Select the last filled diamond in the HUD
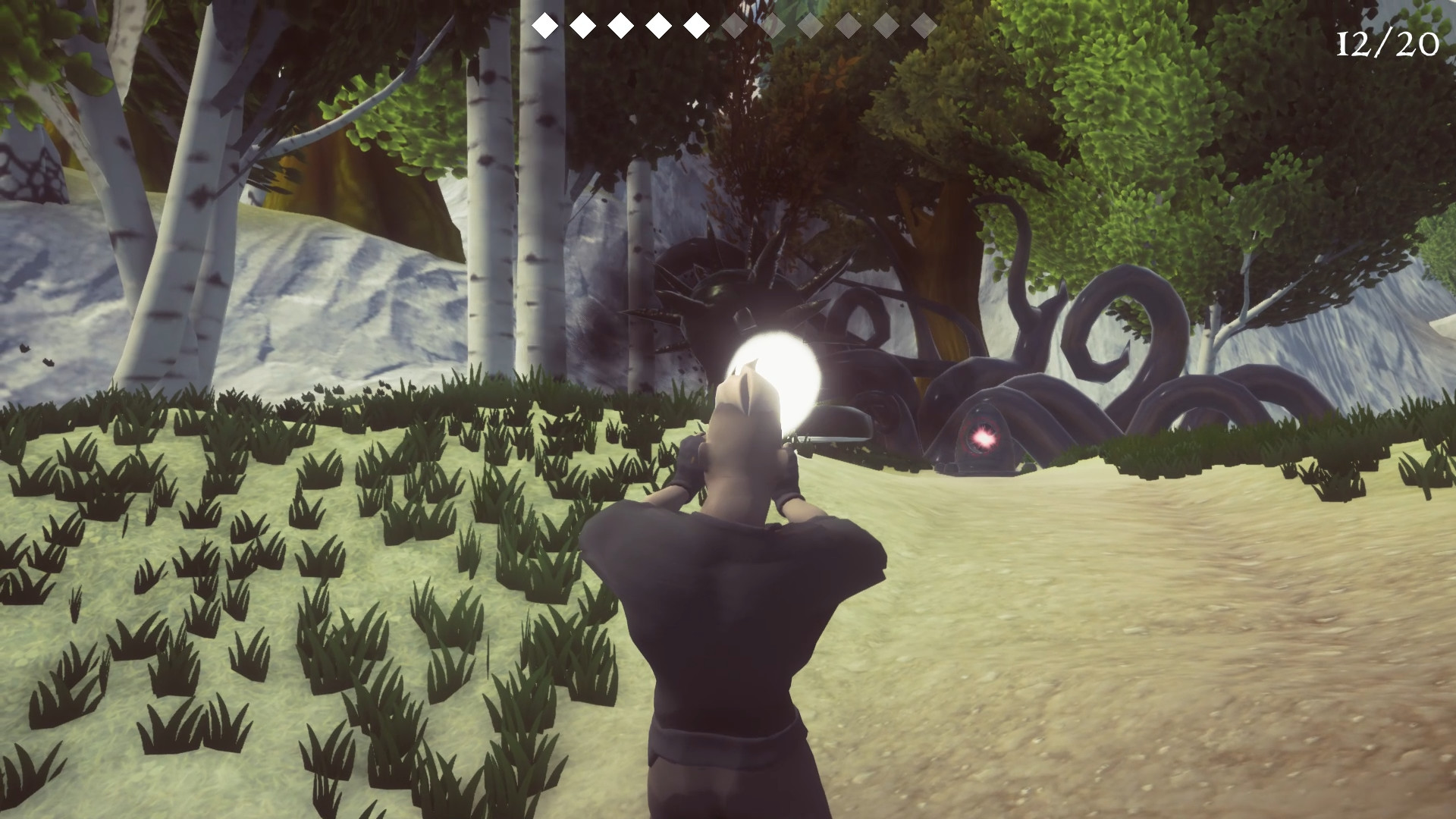 point(695,24)
